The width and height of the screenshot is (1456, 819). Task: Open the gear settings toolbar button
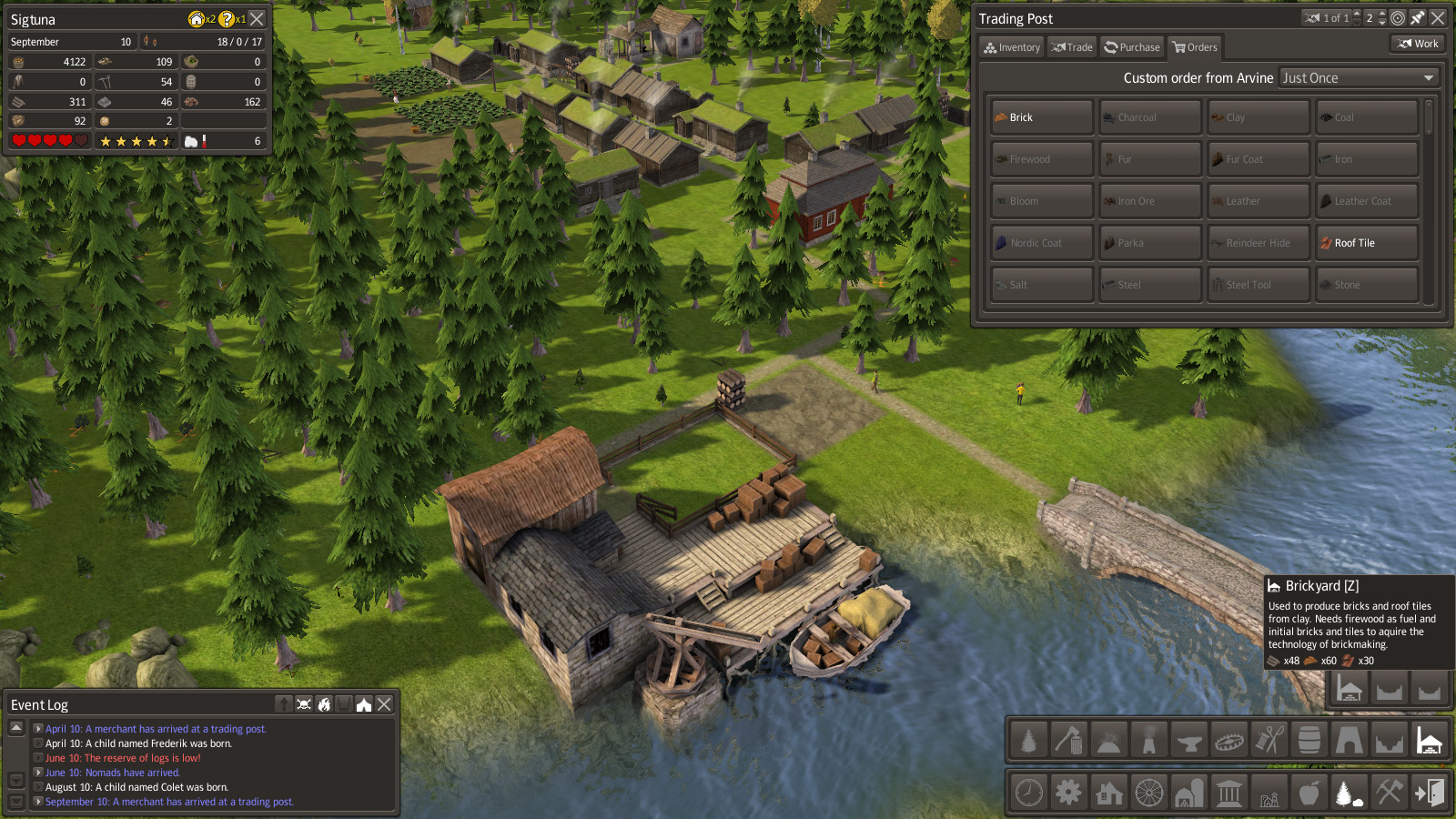pos(1069,793)
